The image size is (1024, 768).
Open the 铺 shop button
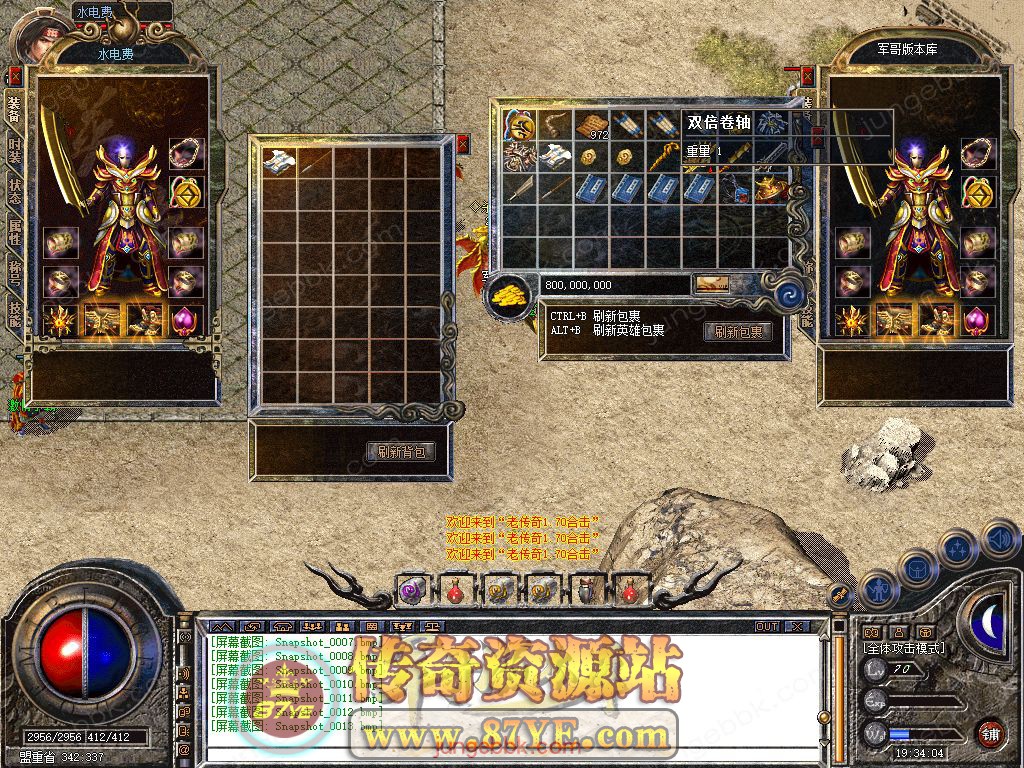[989, 733]
